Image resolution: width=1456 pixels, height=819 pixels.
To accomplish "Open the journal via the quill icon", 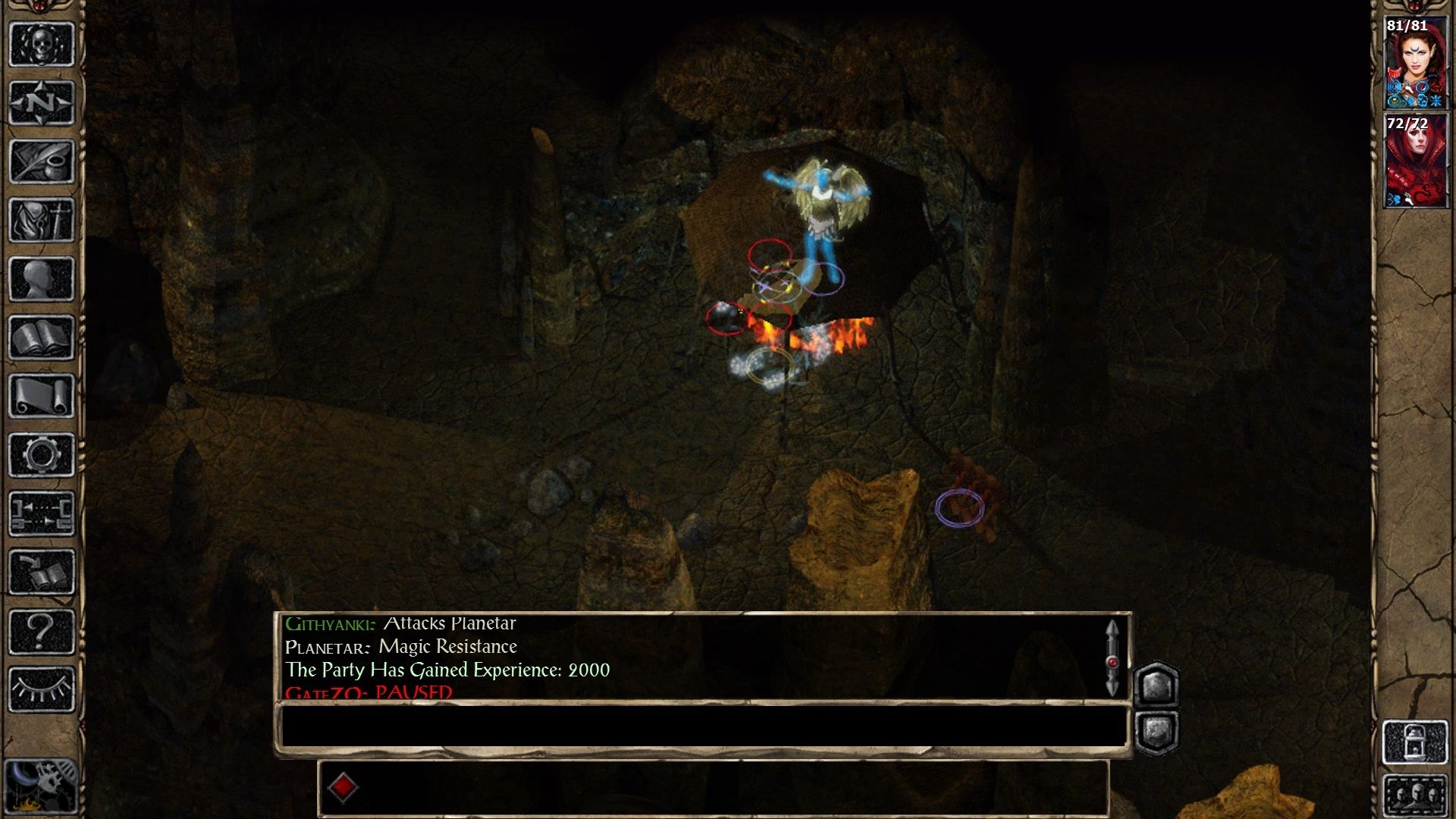I will [41, 162].
